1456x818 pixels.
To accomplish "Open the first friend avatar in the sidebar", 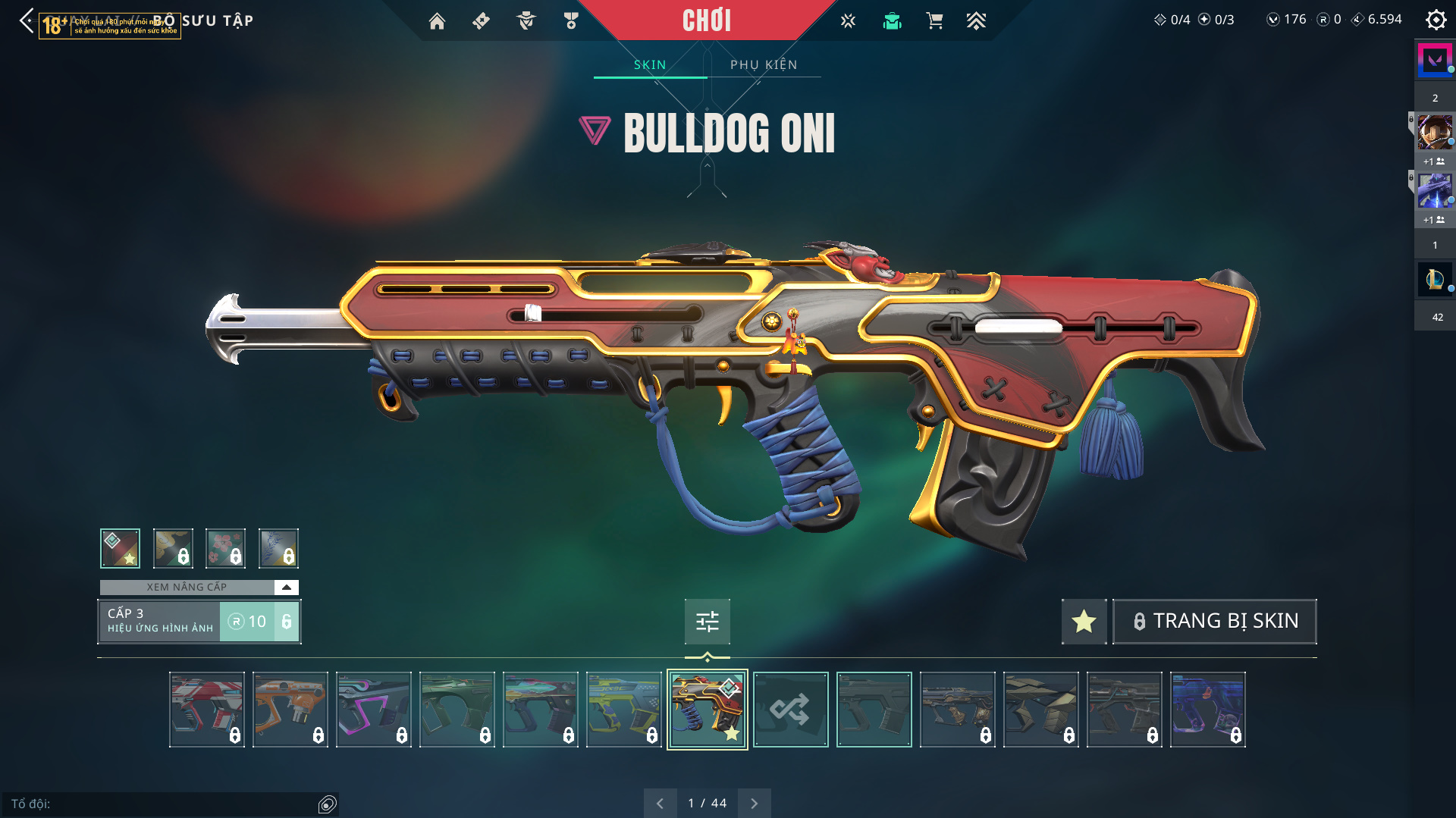I will coord(1435,132).
